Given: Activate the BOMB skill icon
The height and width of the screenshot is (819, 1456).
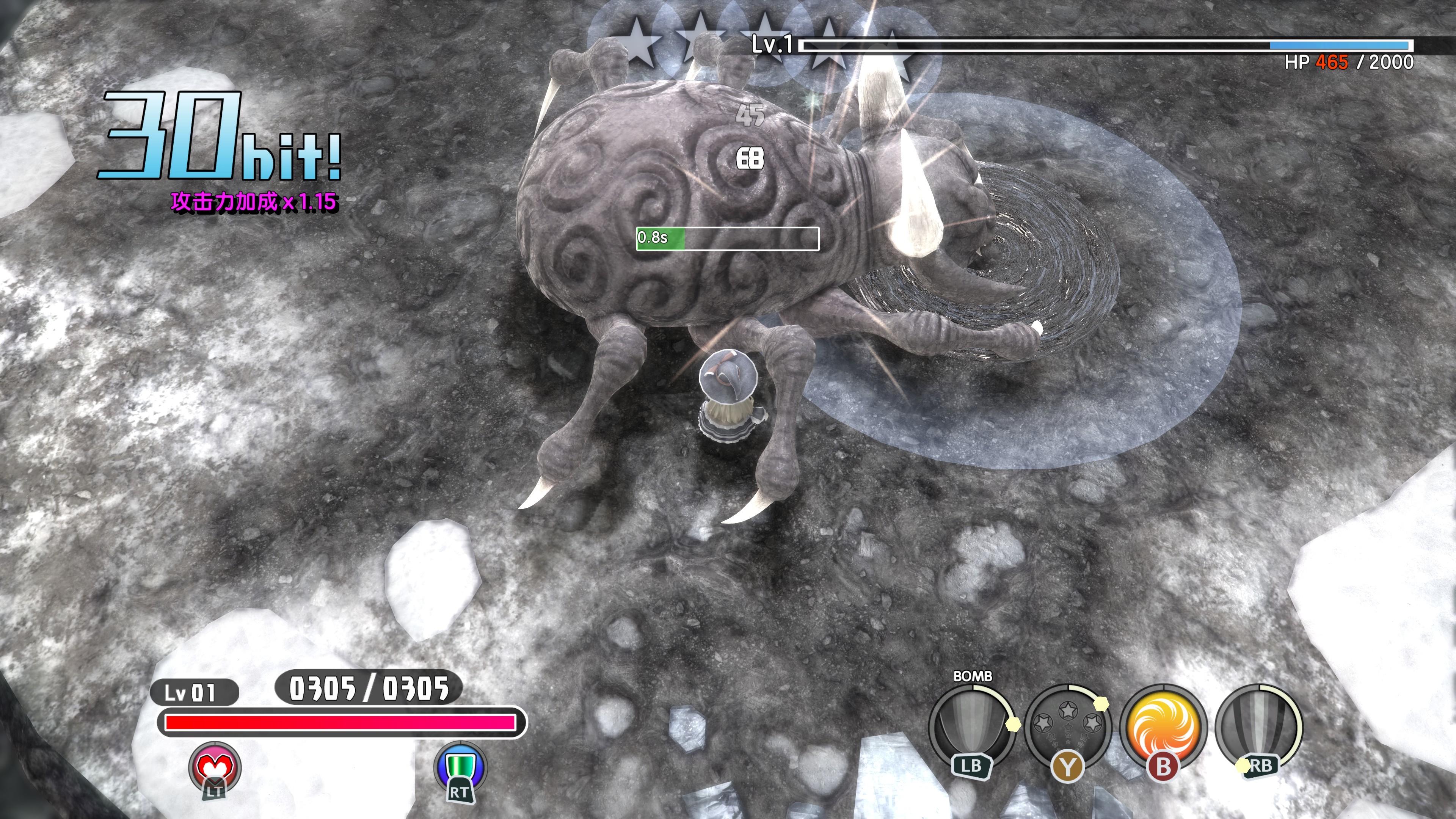Looking at the screenshot, I should (971, 725).
